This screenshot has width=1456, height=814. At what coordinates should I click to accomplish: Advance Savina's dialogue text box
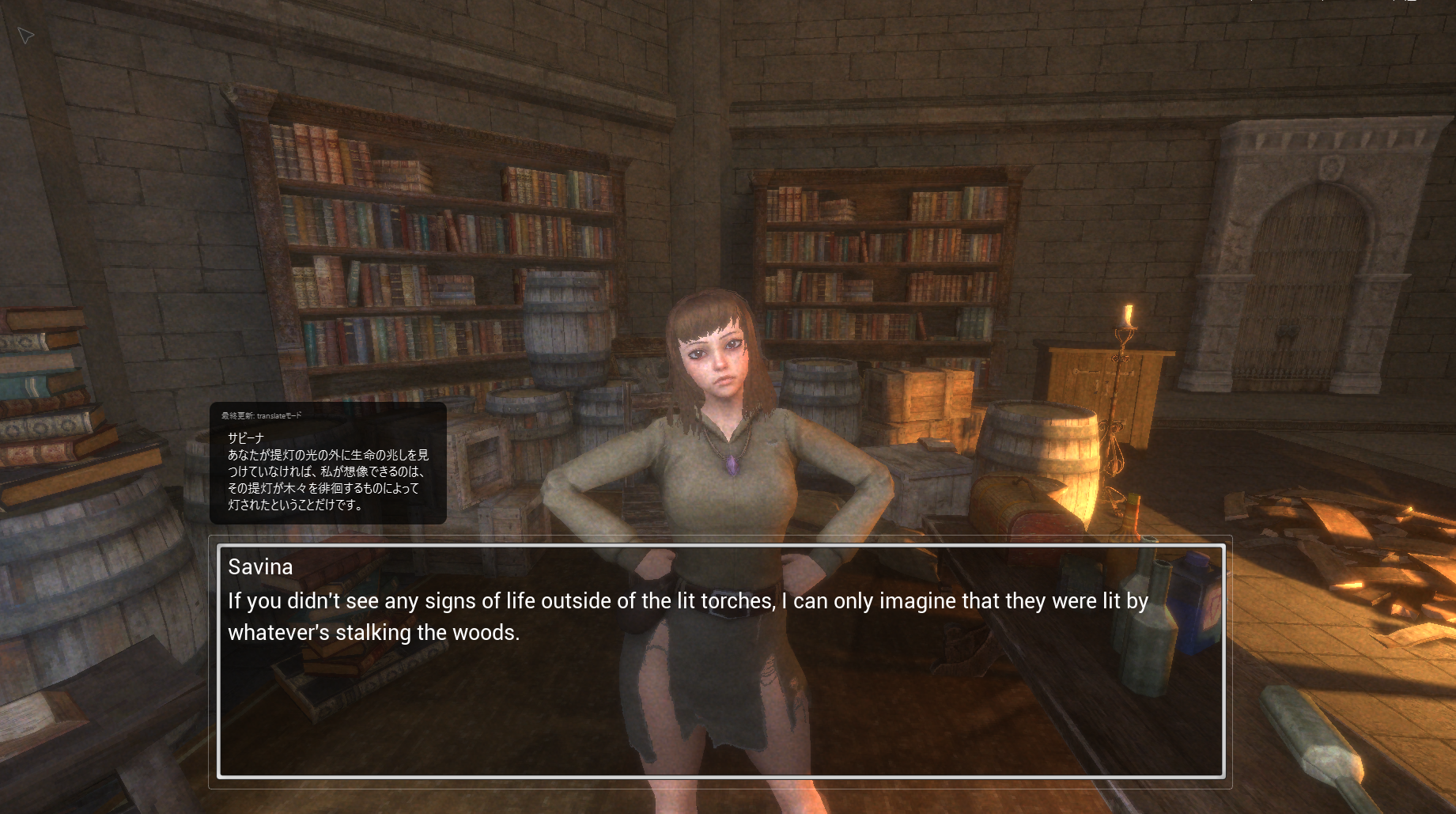coord(720,661)
